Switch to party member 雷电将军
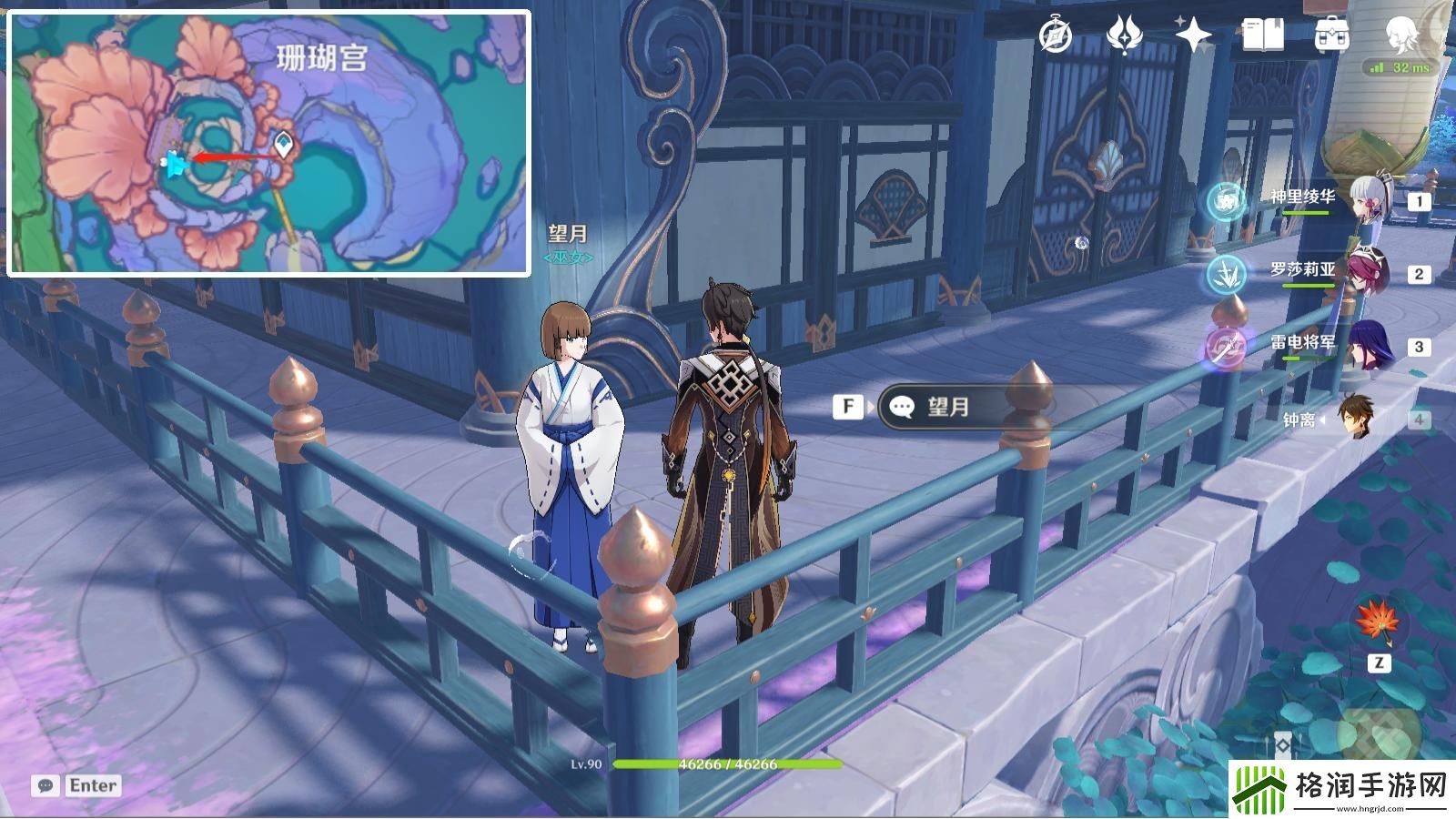 [x=1303, y=344]
